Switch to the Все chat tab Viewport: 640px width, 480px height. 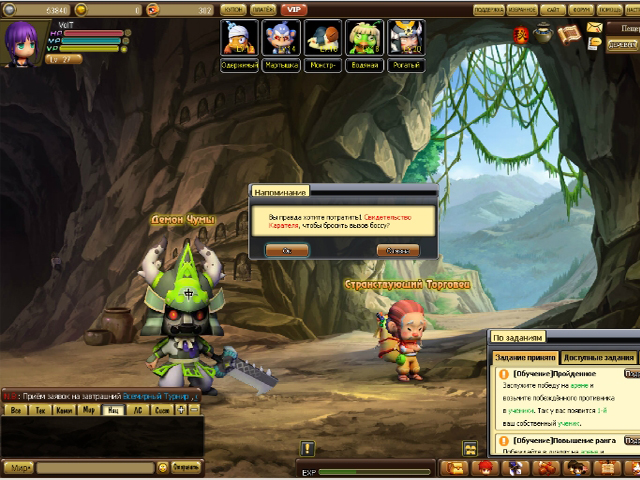[x=14, y=410]
